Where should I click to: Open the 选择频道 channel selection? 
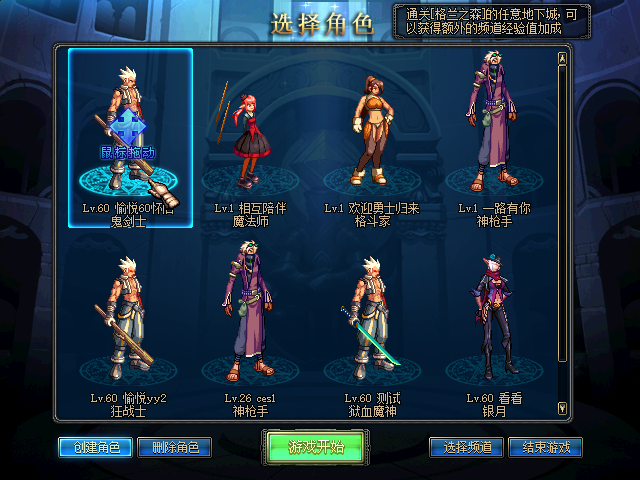466,447
